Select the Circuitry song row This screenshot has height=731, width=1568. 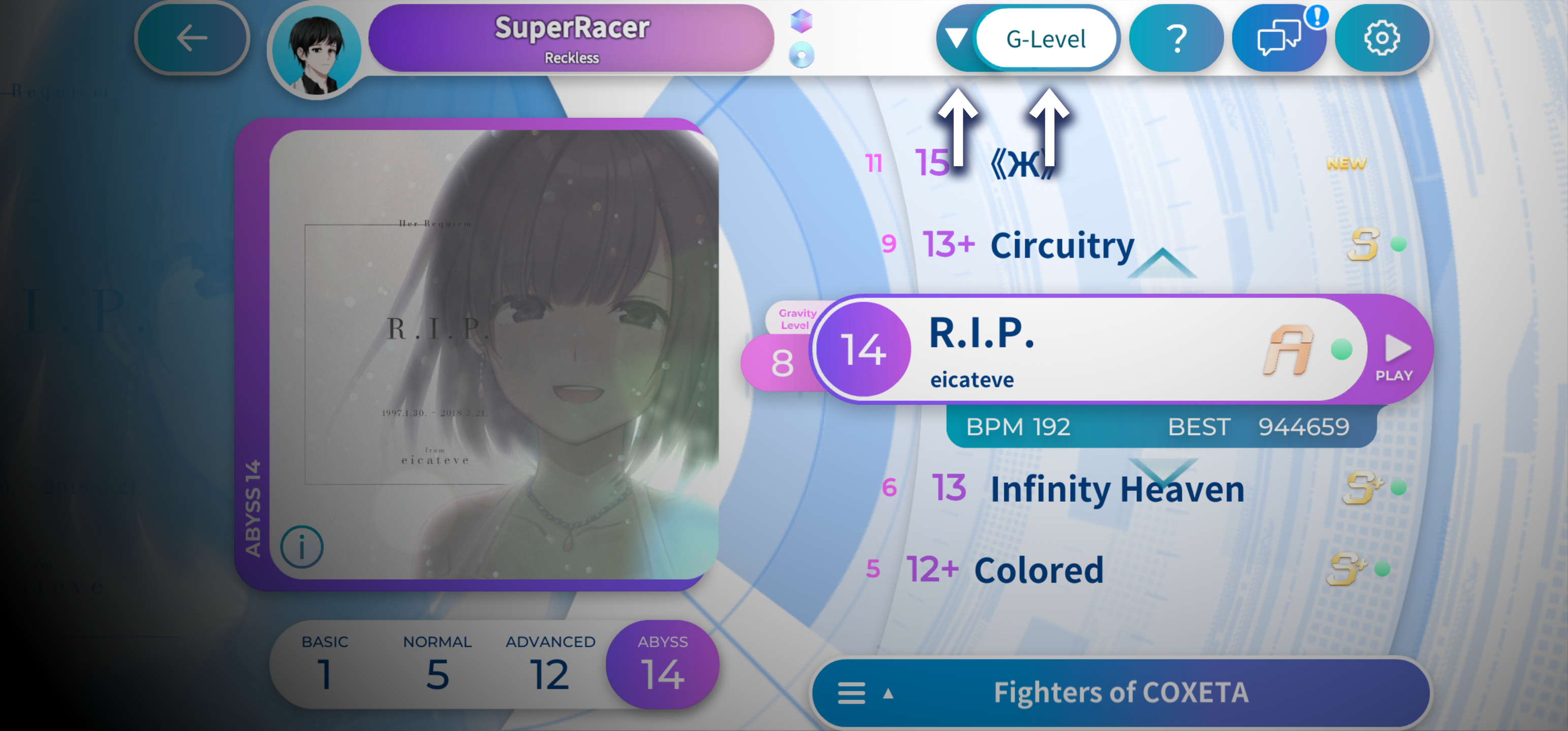[x=1062, y=245]
